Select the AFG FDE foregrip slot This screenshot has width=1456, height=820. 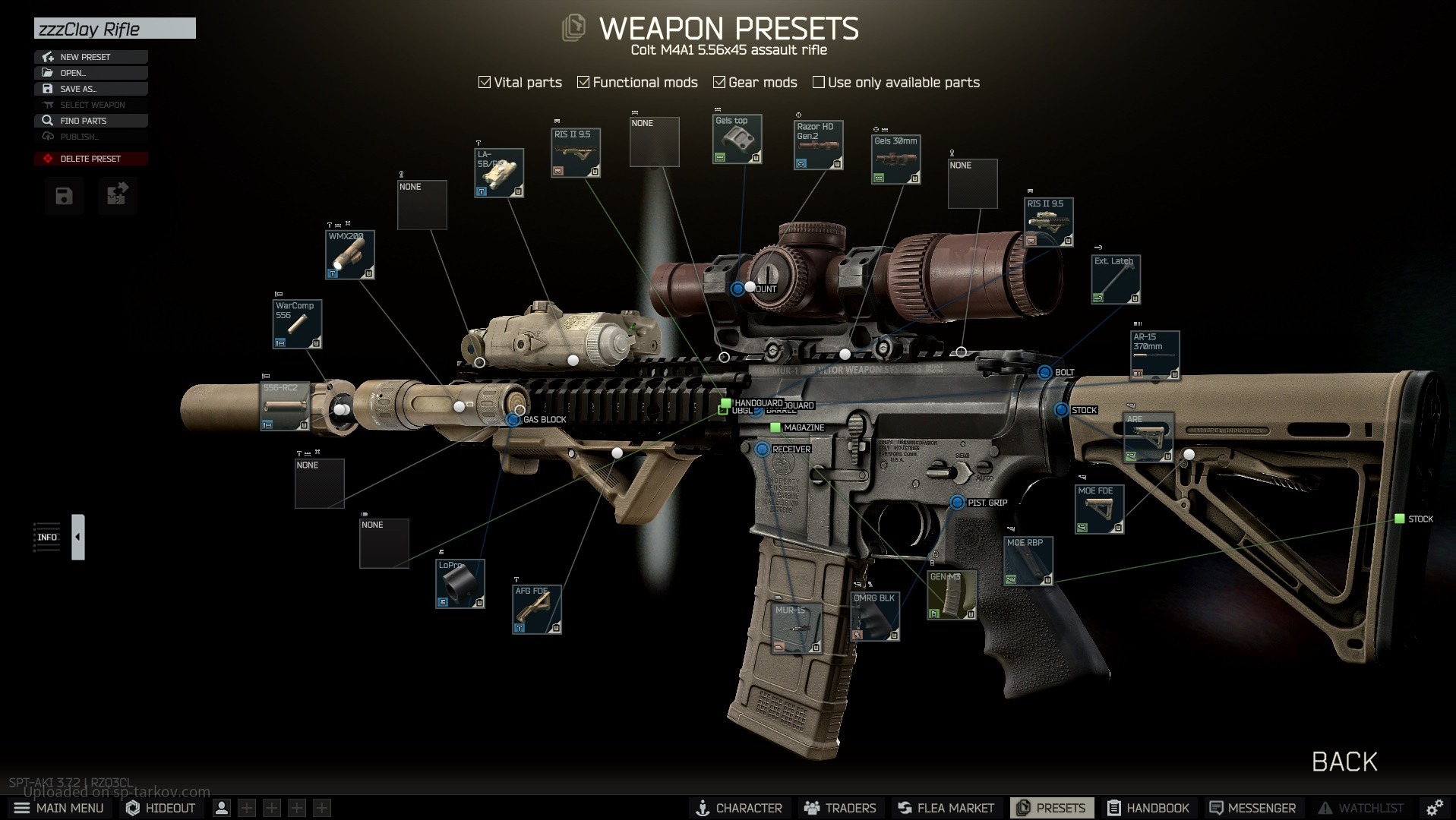537,610
